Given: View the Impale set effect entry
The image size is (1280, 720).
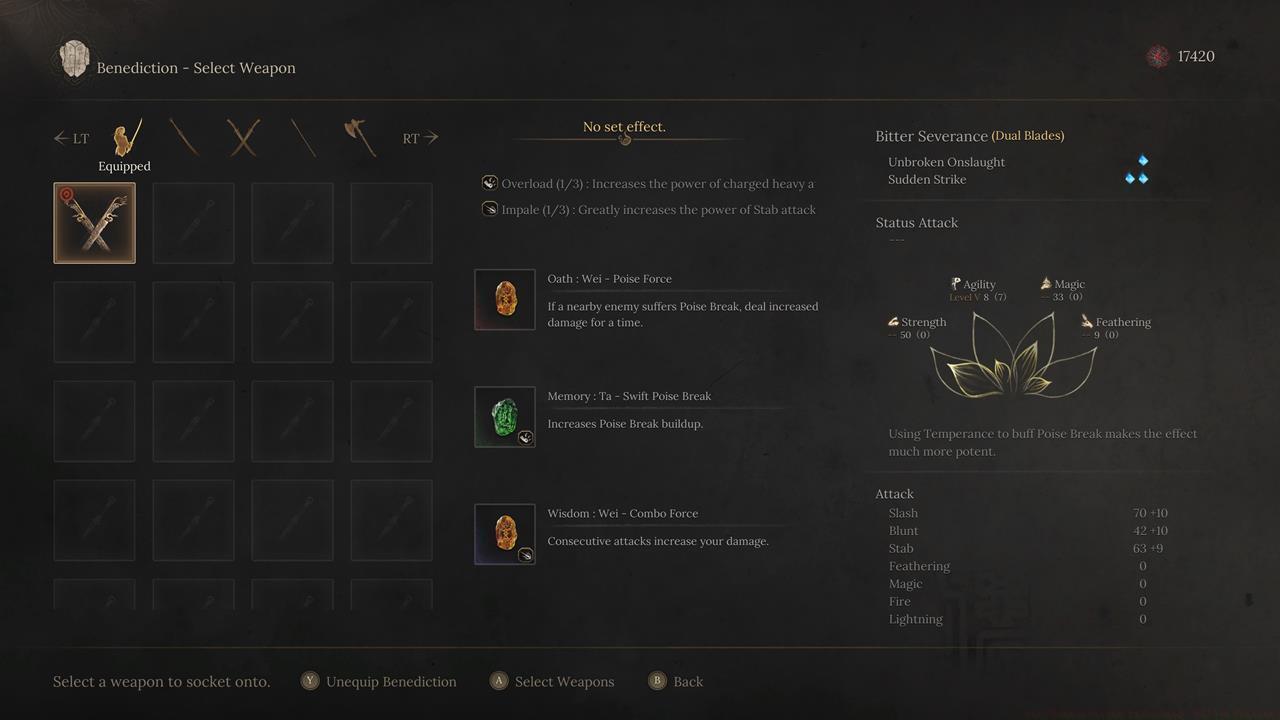Looking at the screenshot, I should click(x=648, y=210).
